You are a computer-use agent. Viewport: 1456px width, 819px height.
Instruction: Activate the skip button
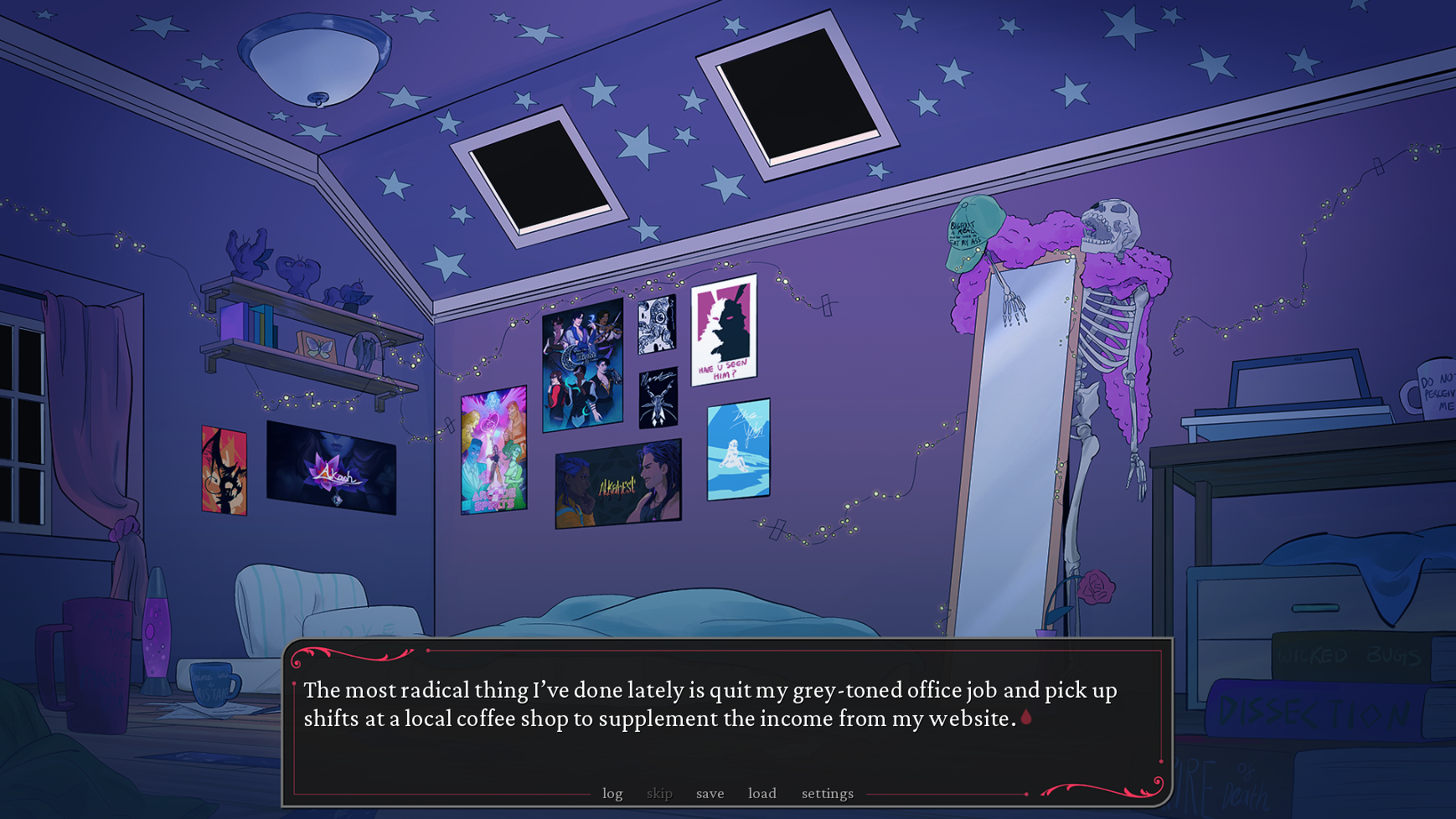coord(659,793)
